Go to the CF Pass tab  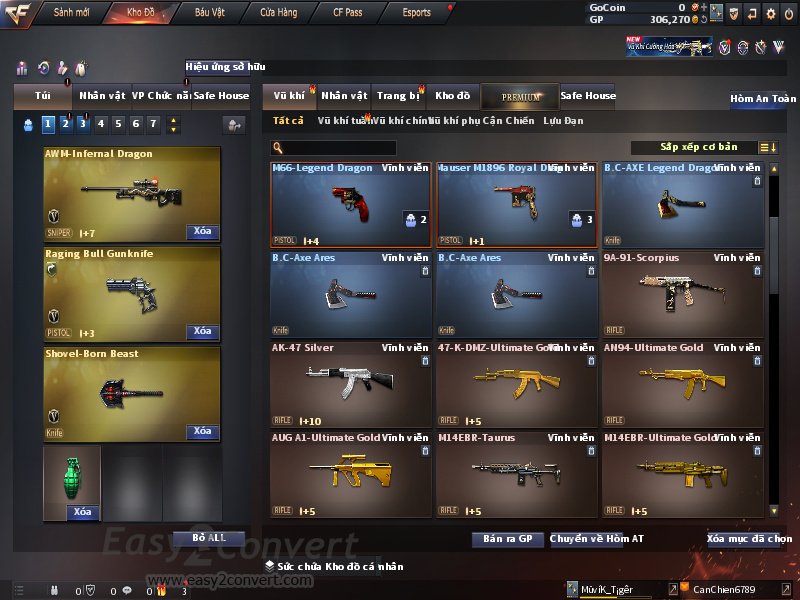click(350, 13)
